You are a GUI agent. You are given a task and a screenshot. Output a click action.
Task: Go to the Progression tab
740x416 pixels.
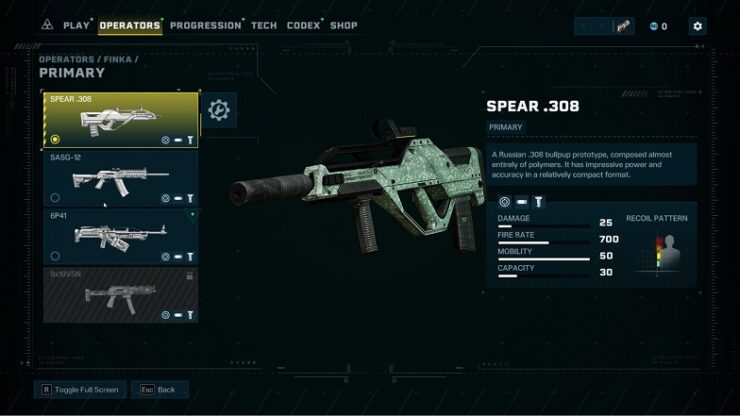[x=205, y=25]
